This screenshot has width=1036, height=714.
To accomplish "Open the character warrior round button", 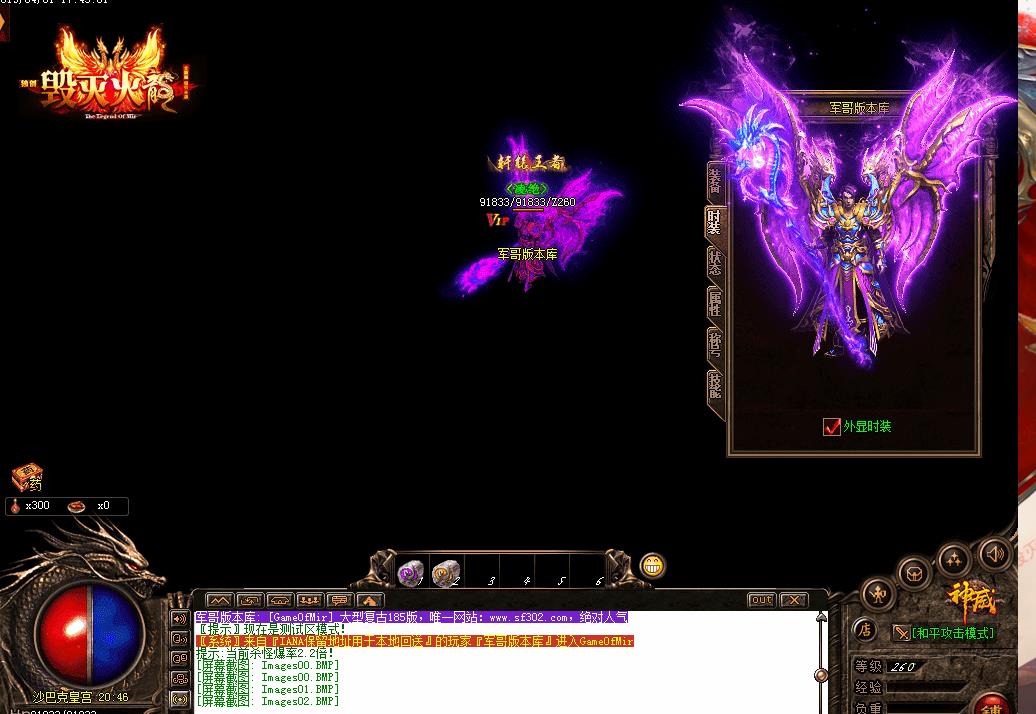I will [878, 591].
